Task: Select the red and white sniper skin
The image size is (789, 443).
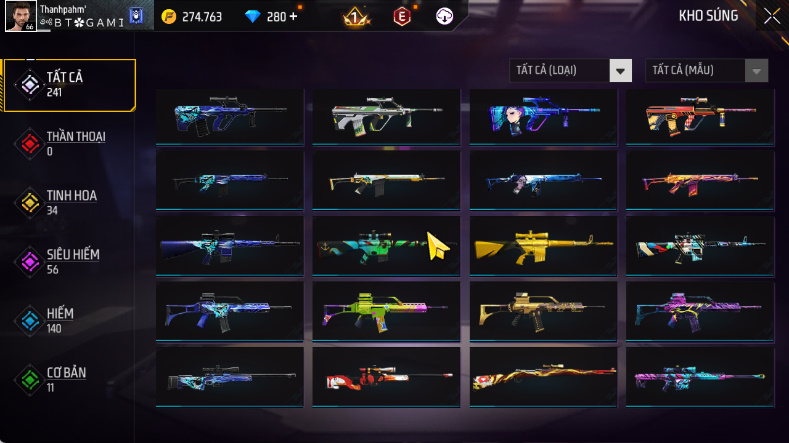Action: [386, 376]
